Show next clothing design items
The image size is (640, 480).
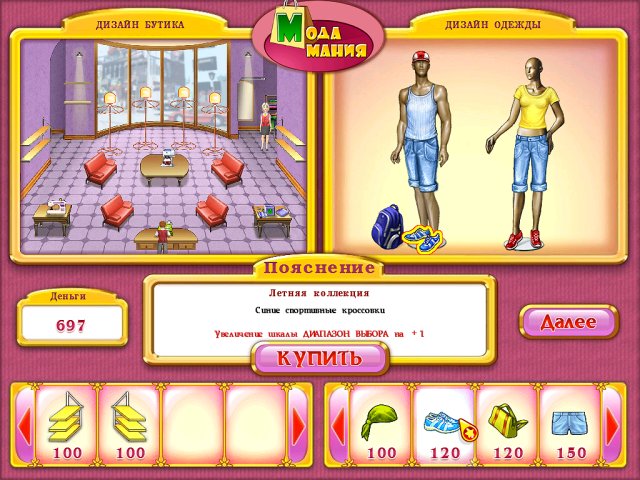coord(612,427)
